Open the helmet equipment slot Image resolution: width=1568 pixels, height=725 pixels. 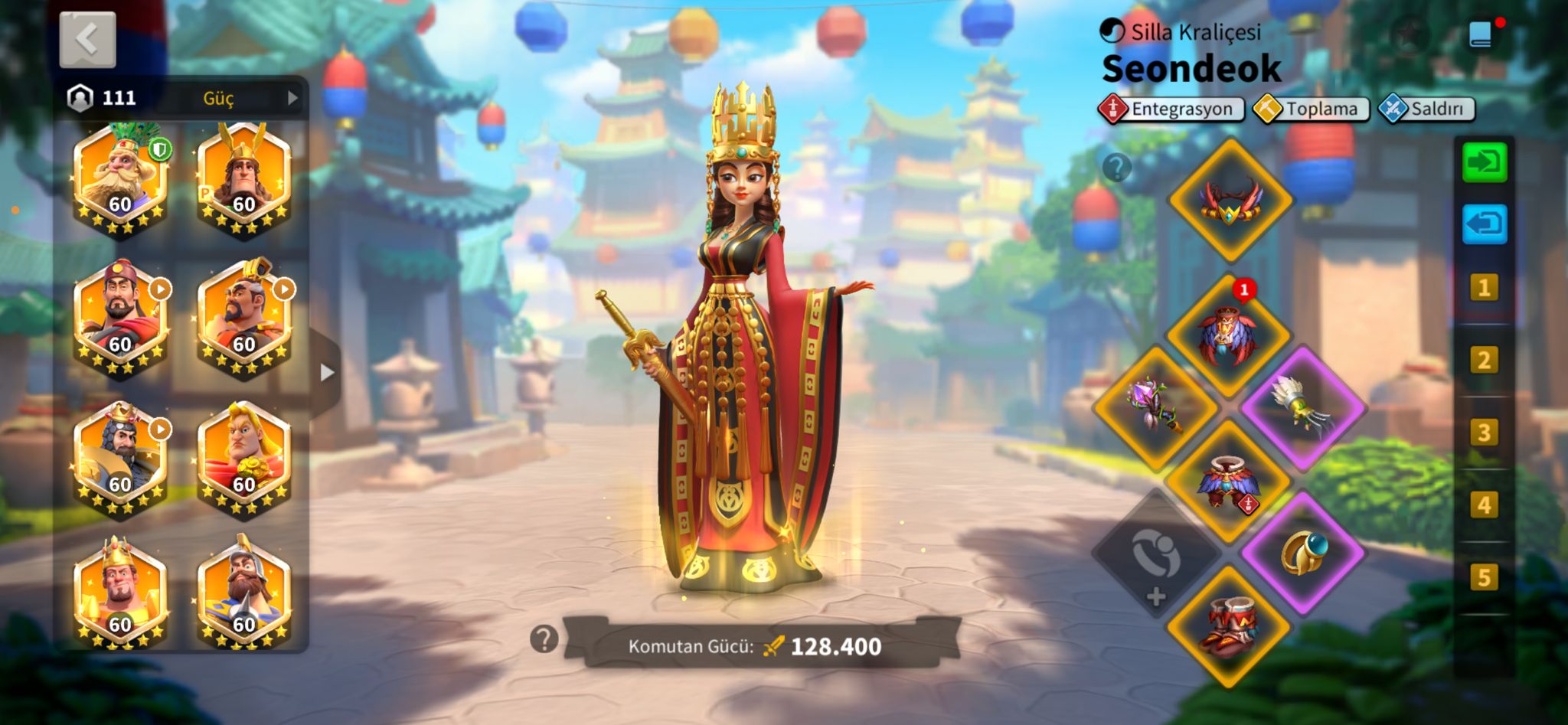[x=1230, y=201]
